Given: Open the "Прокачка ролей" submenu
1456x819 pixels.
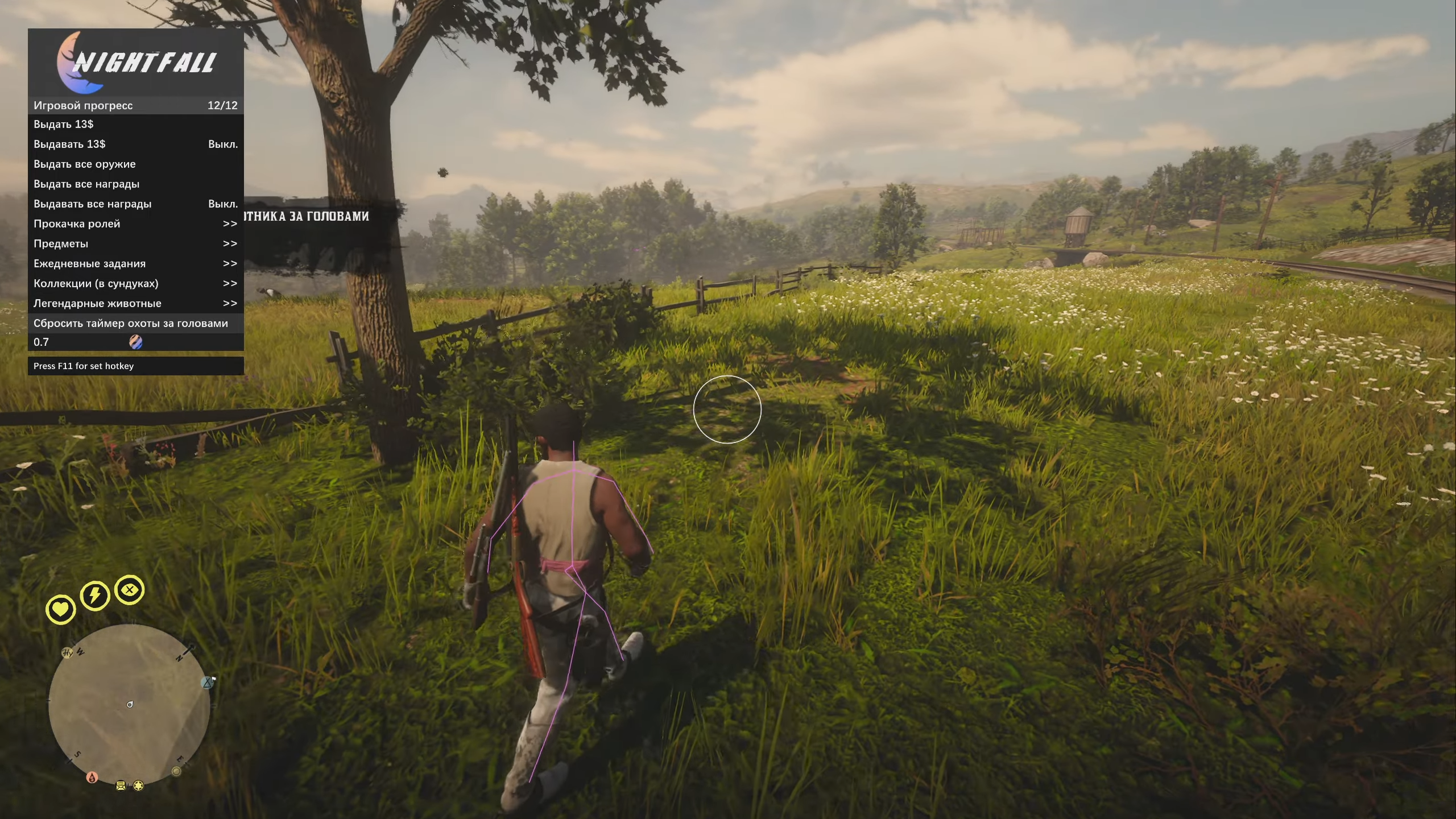Looking at the screenshot, I should coord(135,224).
